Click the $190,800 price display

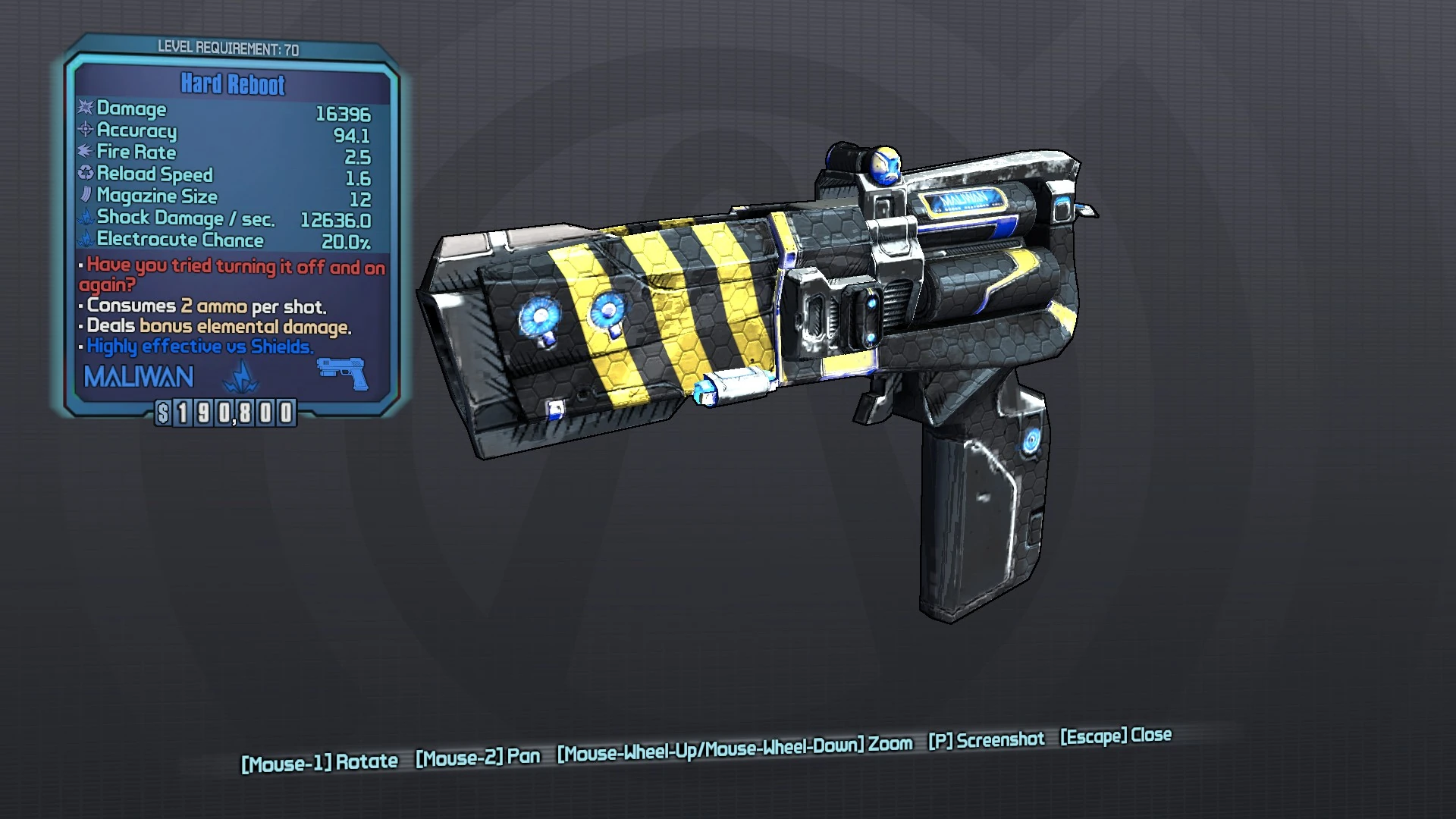(x=226, y=414)
